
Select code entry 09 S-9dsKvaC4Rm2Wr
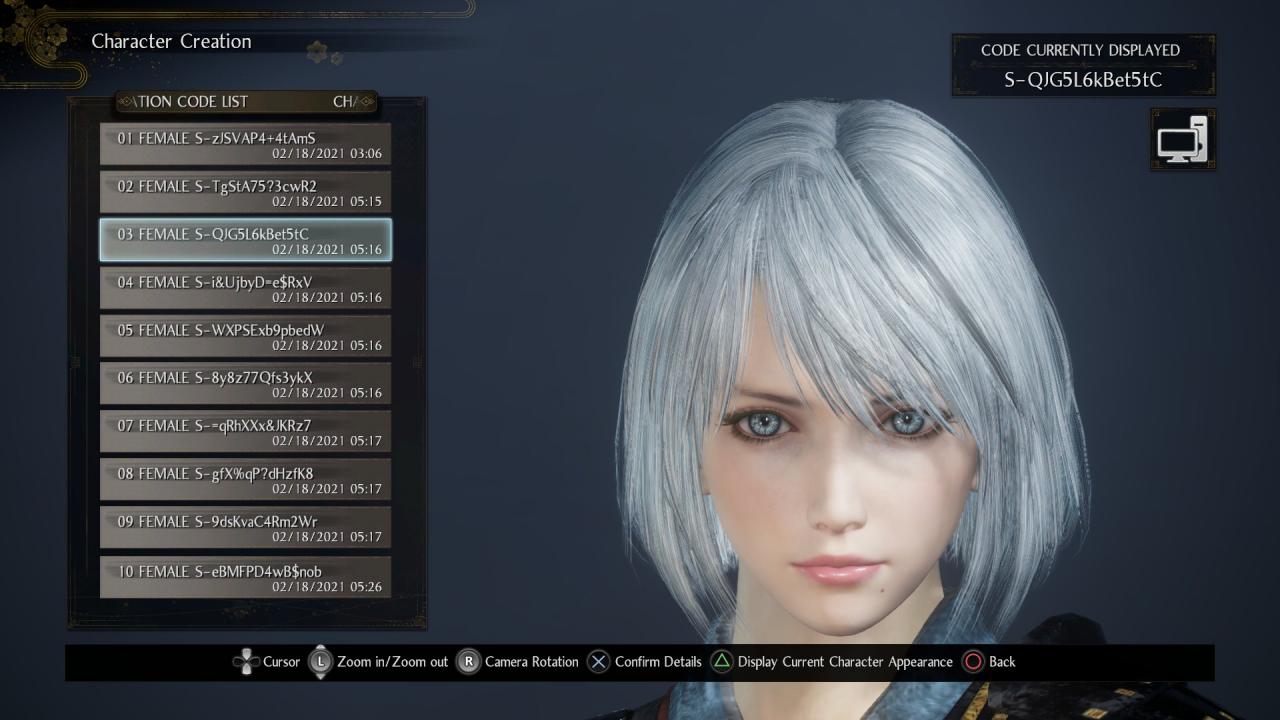click(245, 528)
